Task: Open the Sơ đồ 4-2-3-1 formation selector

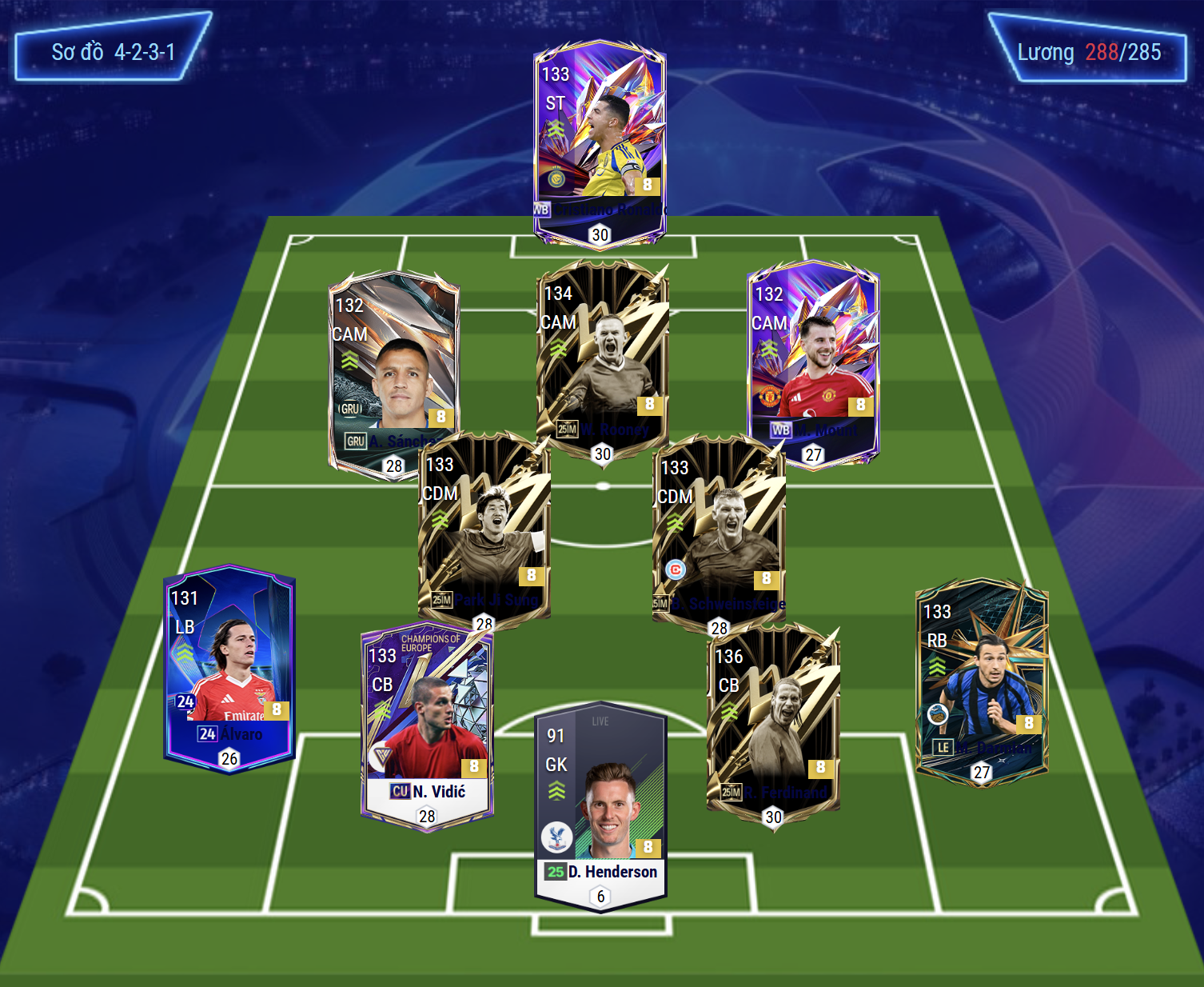Action: [113, 52]
